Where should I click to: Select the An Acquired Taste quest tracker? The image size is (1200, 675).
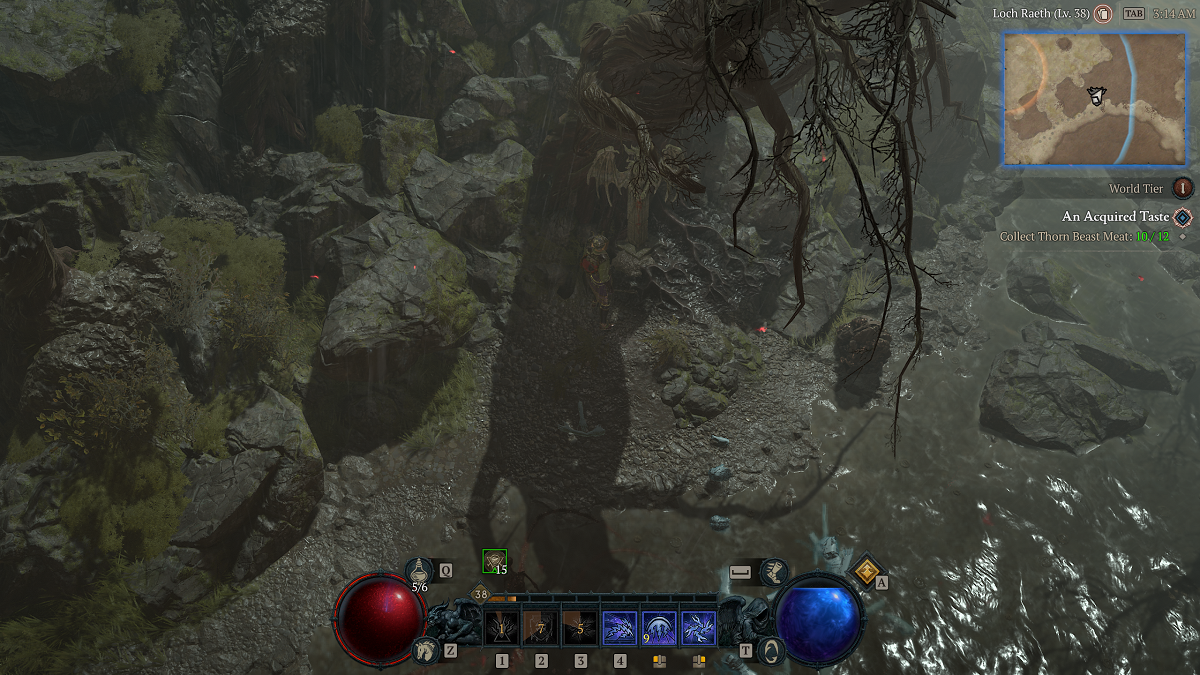(x=1115, y=217)
